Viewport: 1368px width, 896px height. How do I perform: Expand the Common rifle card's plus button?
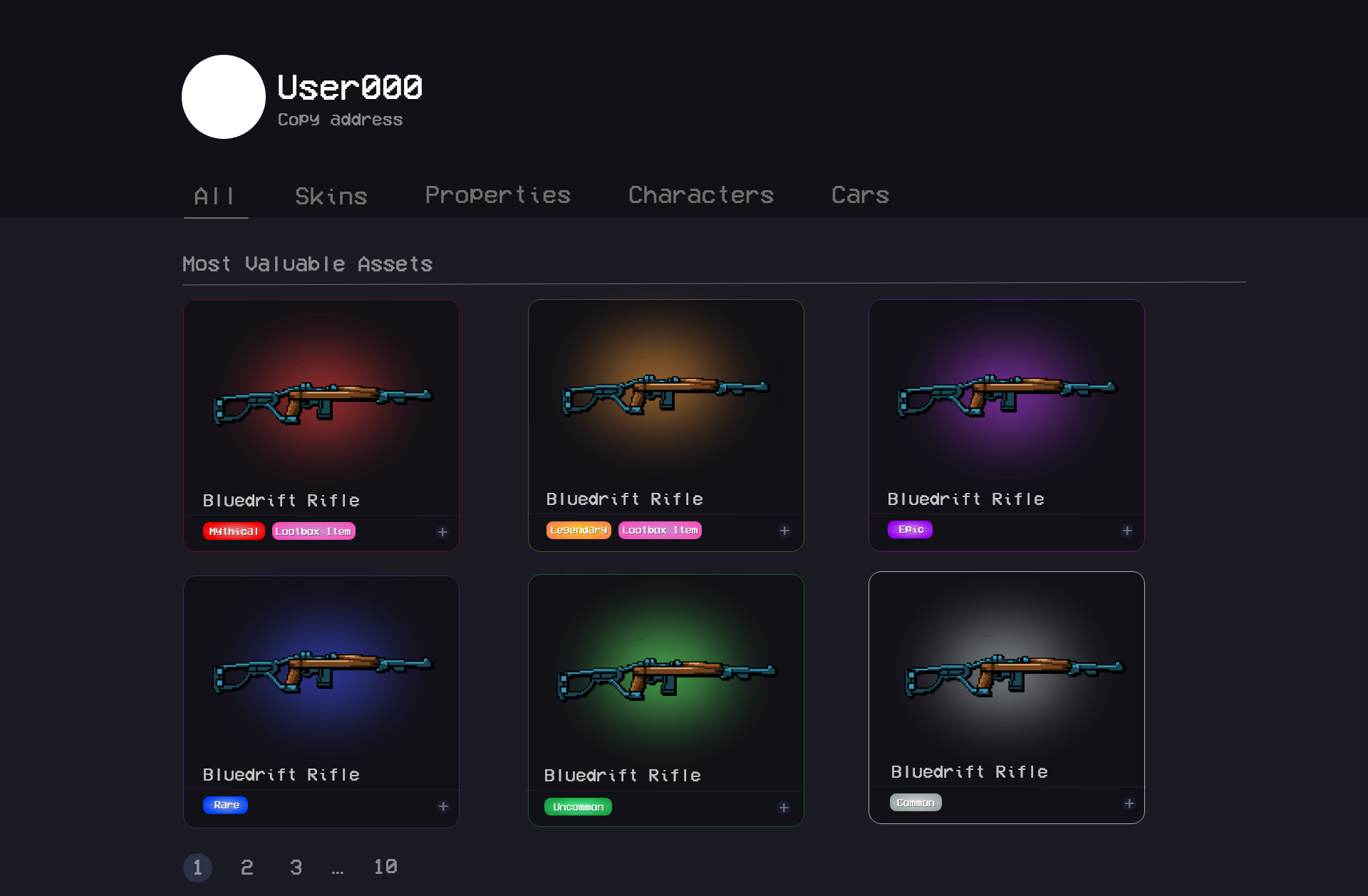[x=1129, y=803]
